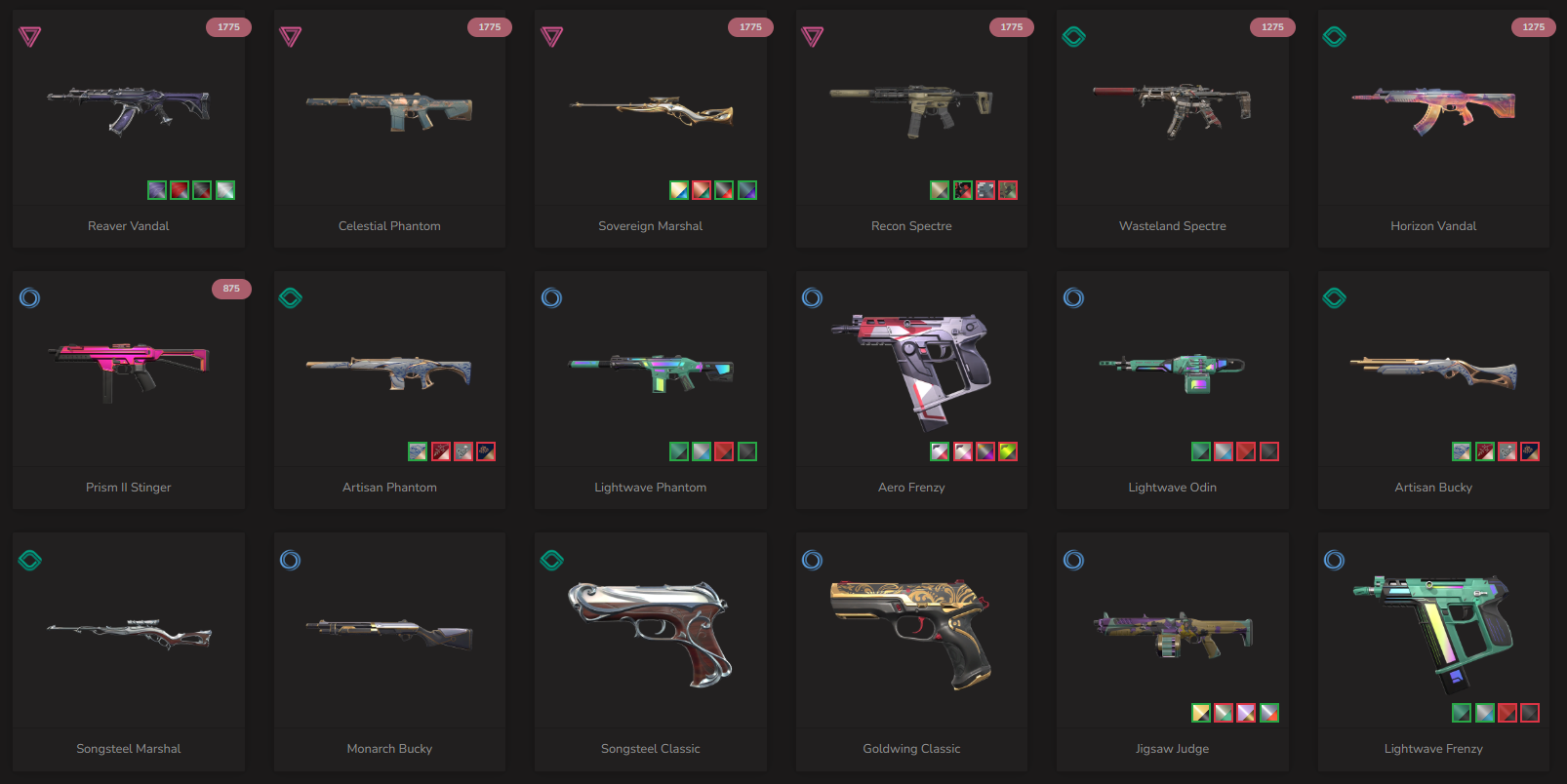The width and height of the screenshot is (1567, 784).
Task: Choose the Artisan Phantom skin
Action: [389, 371]
